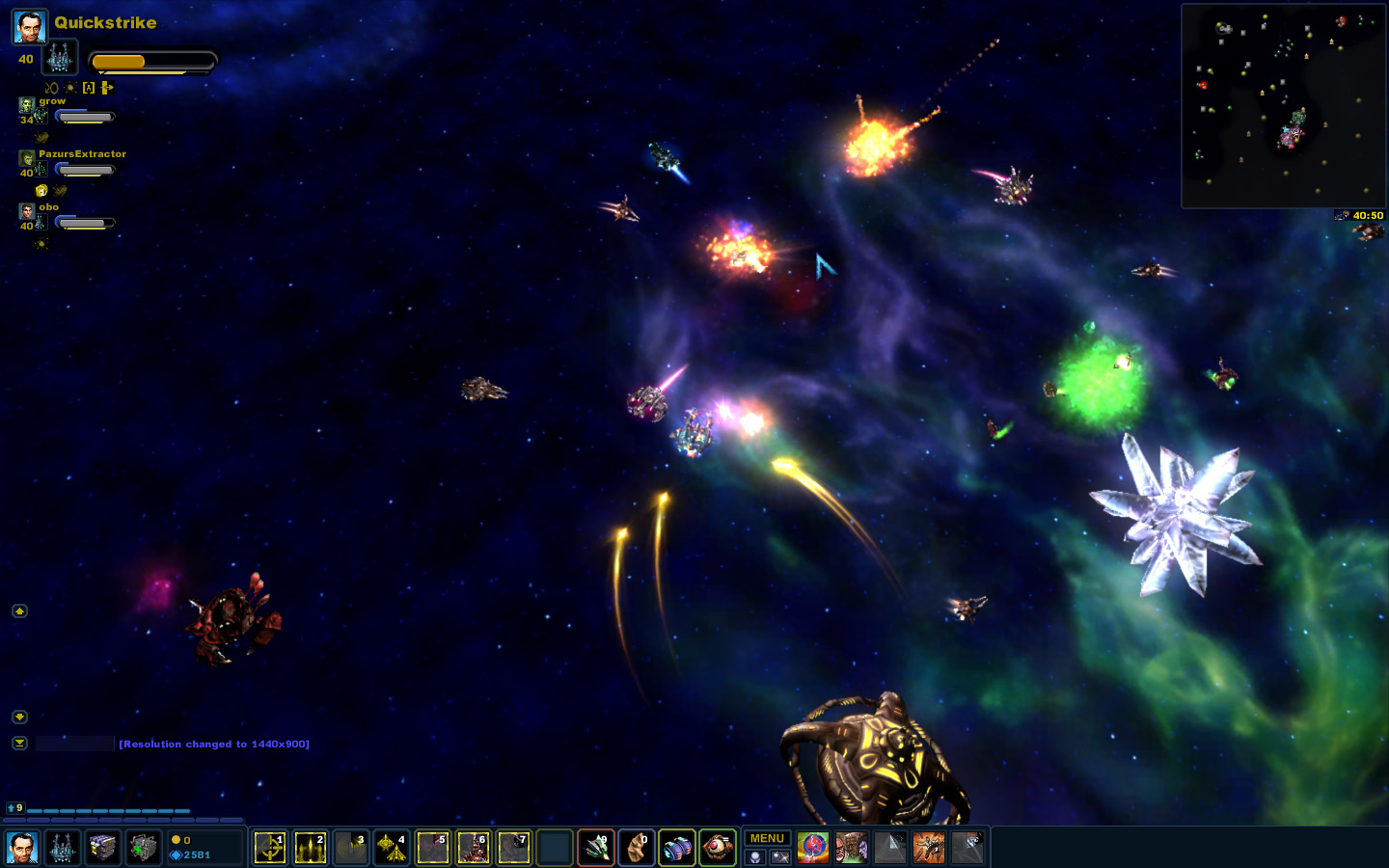Toggle the white orb icon below MENU
The image size is (1389, 868).
click(753, 857)
